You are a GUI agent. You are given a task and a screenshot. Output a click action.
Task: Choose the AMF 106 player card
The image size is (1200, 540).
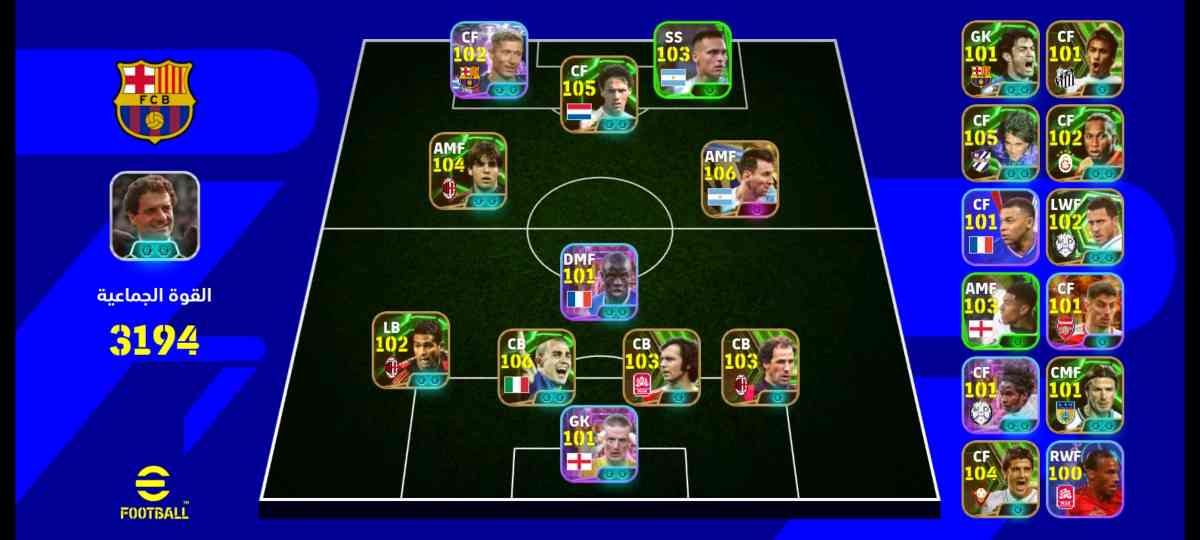740,179
